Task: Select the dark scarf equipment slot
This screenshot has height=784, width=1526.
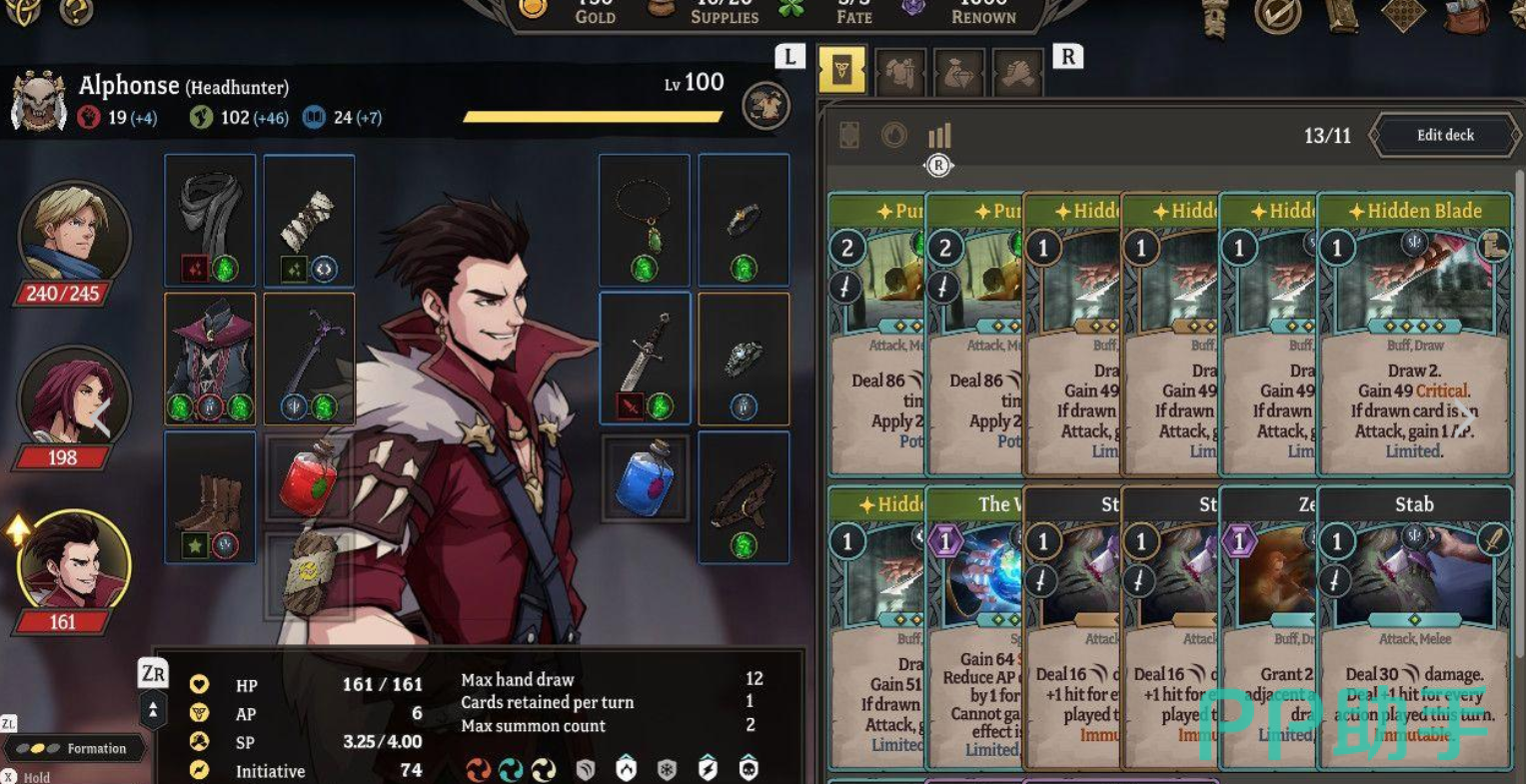Action: point(210,220)
